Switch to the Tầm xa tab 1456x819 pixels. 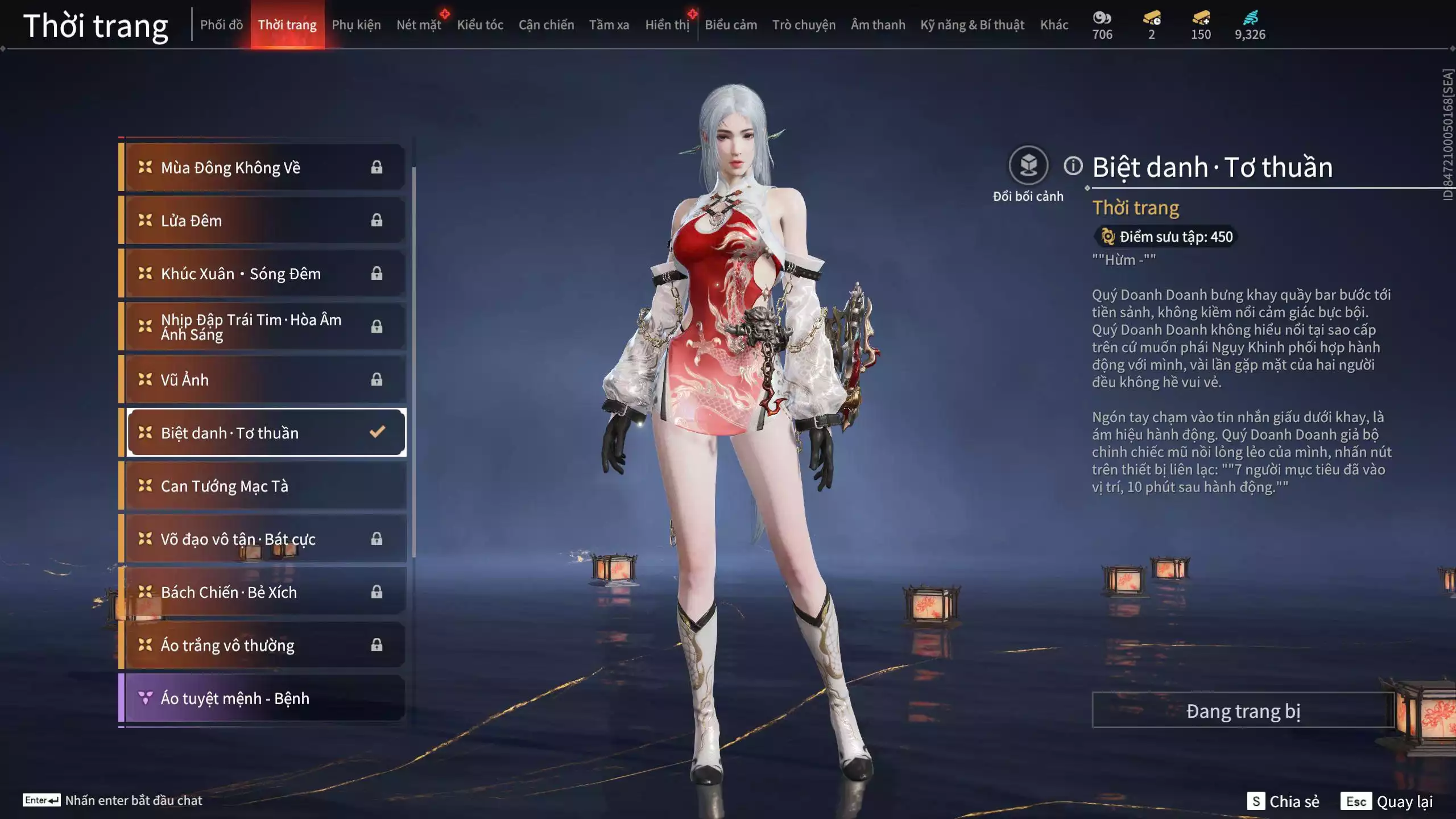(x=609, y=25)
